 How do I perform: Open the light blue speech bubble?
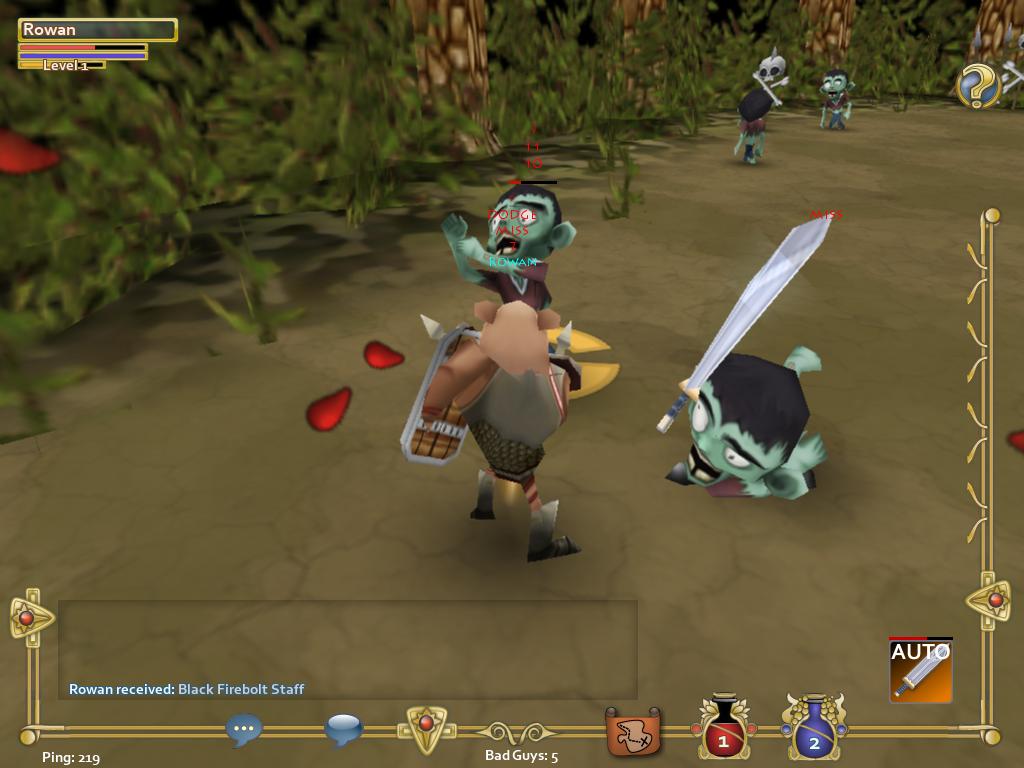click(343, 730)
